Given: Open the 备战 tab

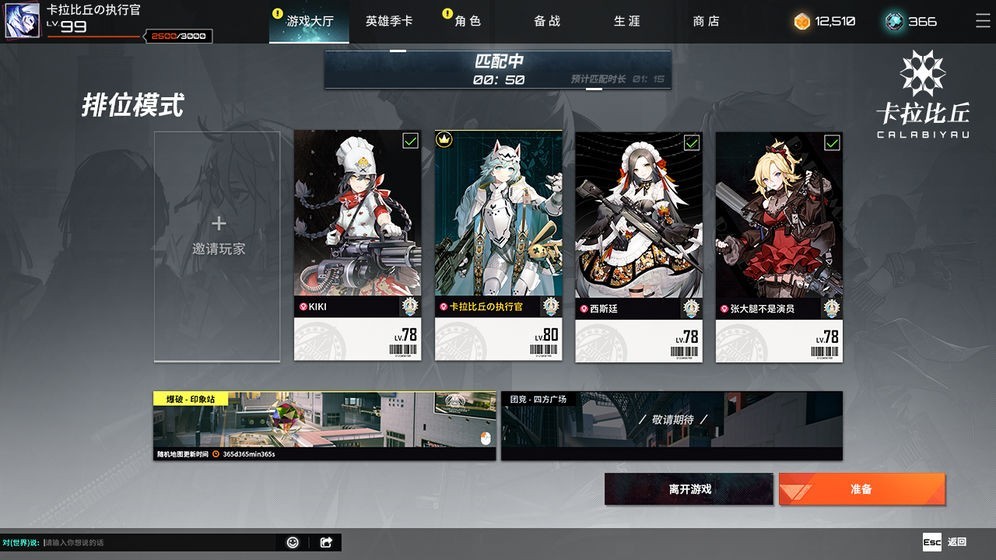Looking at the screenshot, I should pos(547,21).
